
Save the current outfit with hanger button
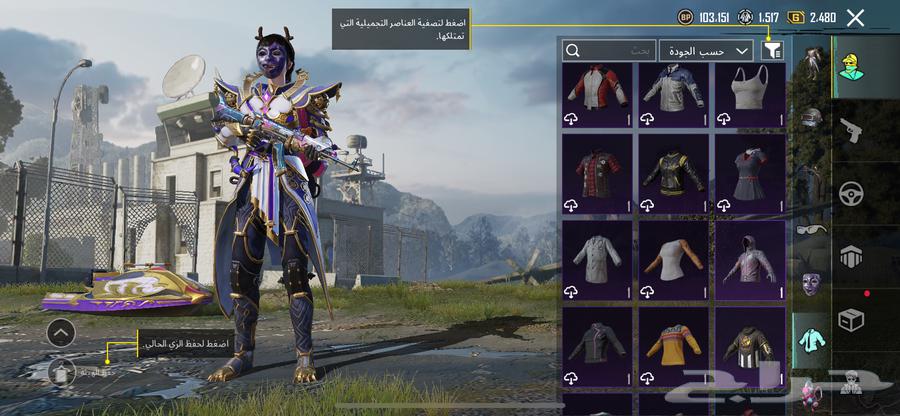(61, 371)
